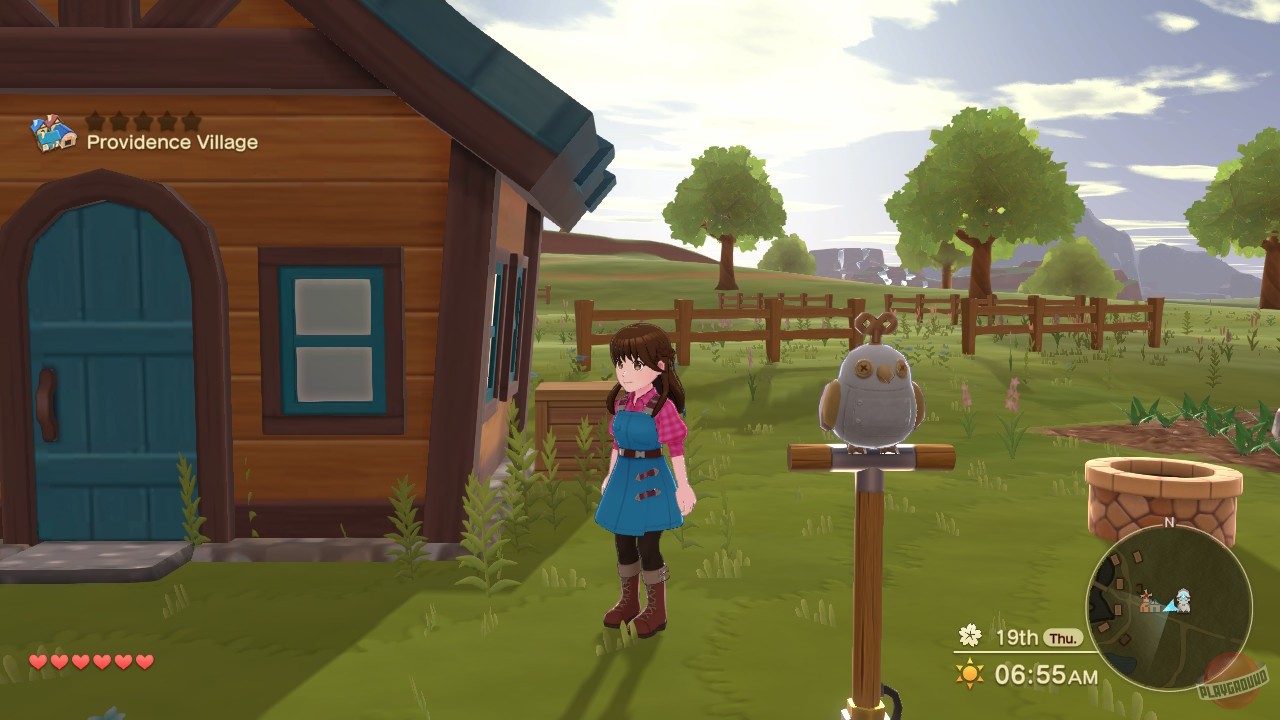Click the Providence Village house icon

pos(52,133)
